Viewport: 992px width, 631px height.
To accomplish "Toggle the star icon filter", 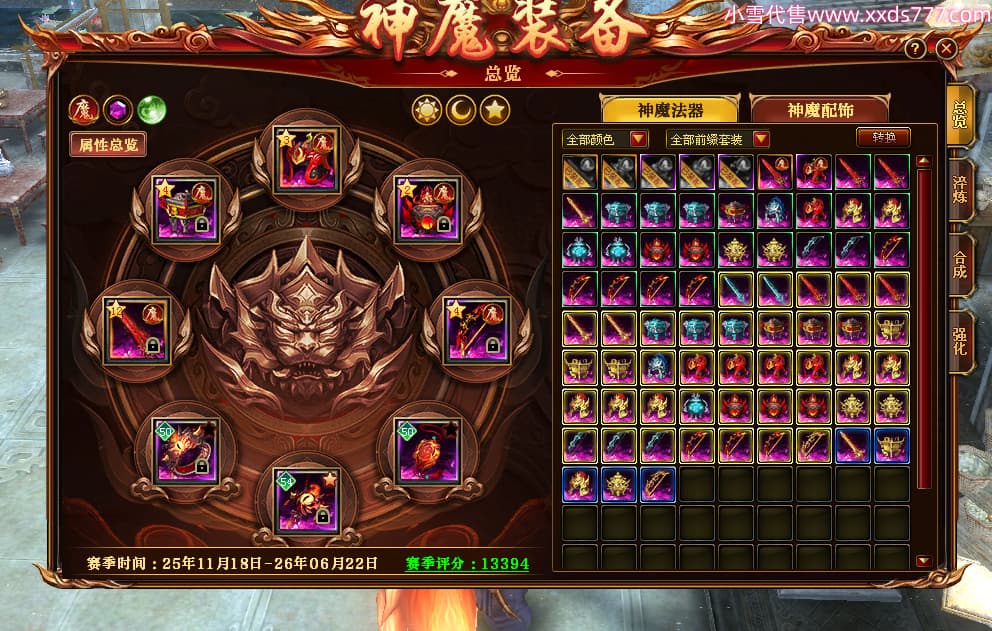I will click(494, 109).
